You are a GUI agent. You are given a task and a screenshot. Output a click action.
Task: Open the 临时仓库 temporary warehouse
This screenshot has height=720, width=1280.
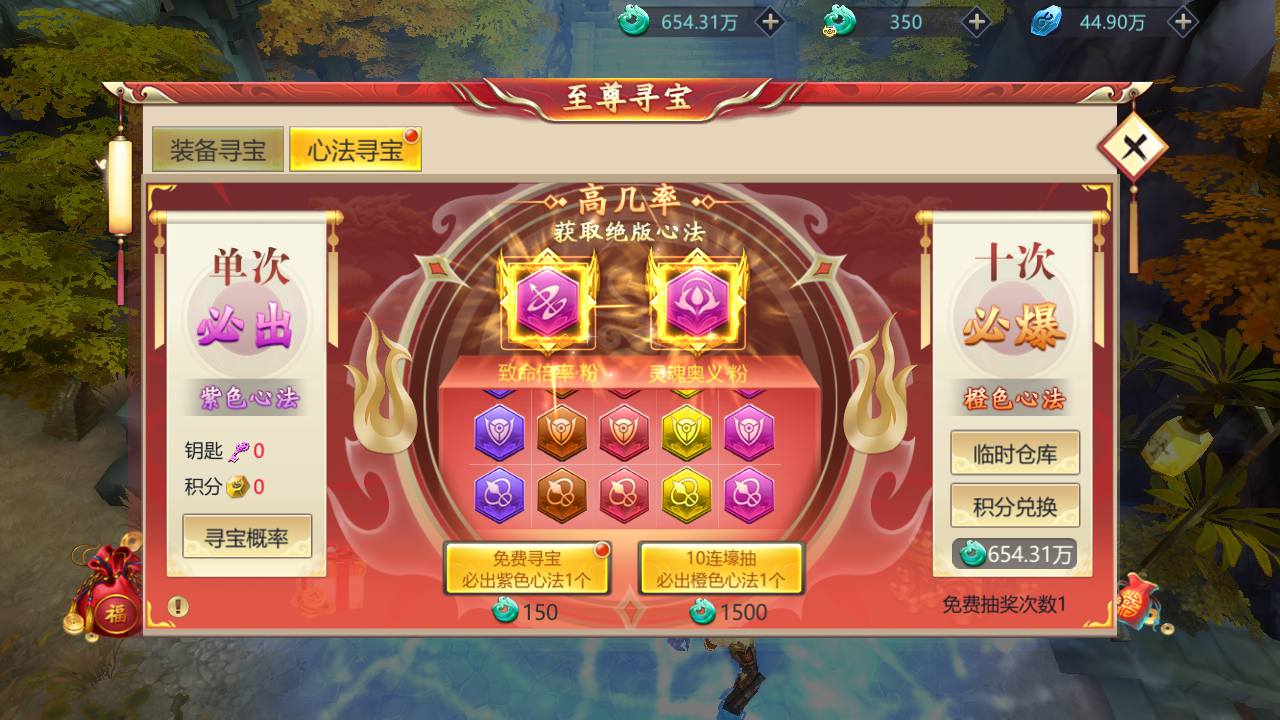click(x=1015, y=452)
